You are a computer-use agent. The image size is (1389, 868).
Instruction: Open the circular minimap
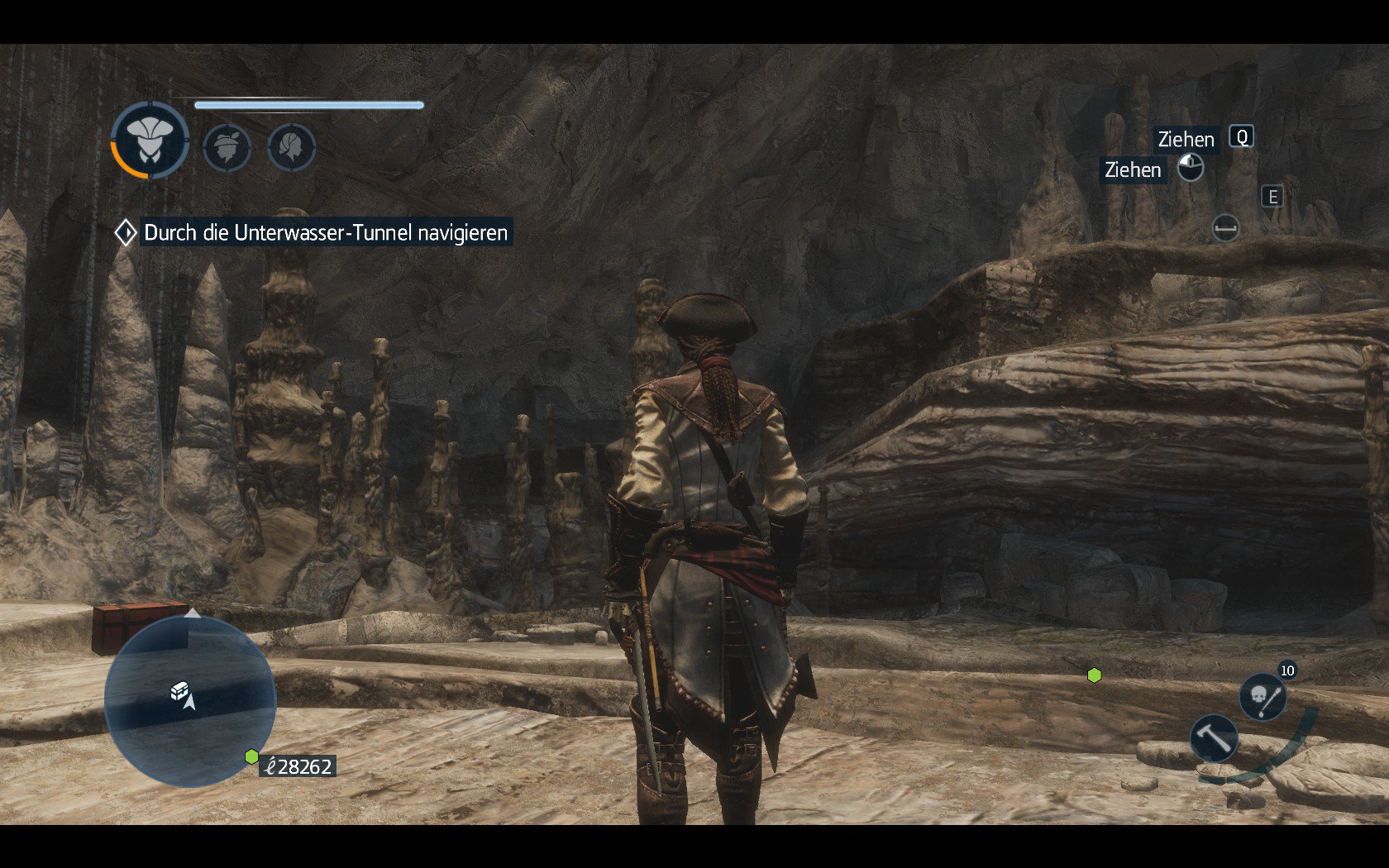190,701
